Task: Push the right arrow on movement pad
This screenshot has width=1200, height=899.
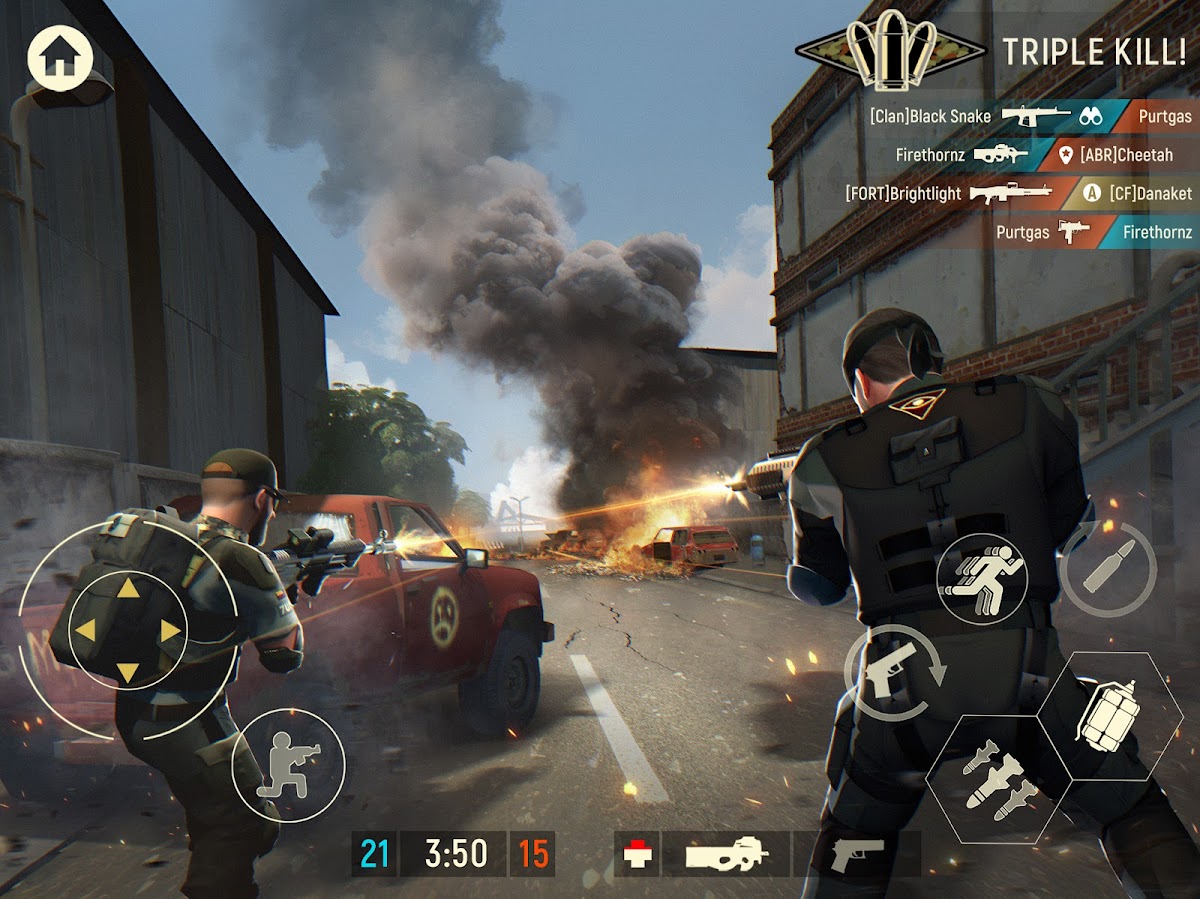Action: (x=171, y=630)
